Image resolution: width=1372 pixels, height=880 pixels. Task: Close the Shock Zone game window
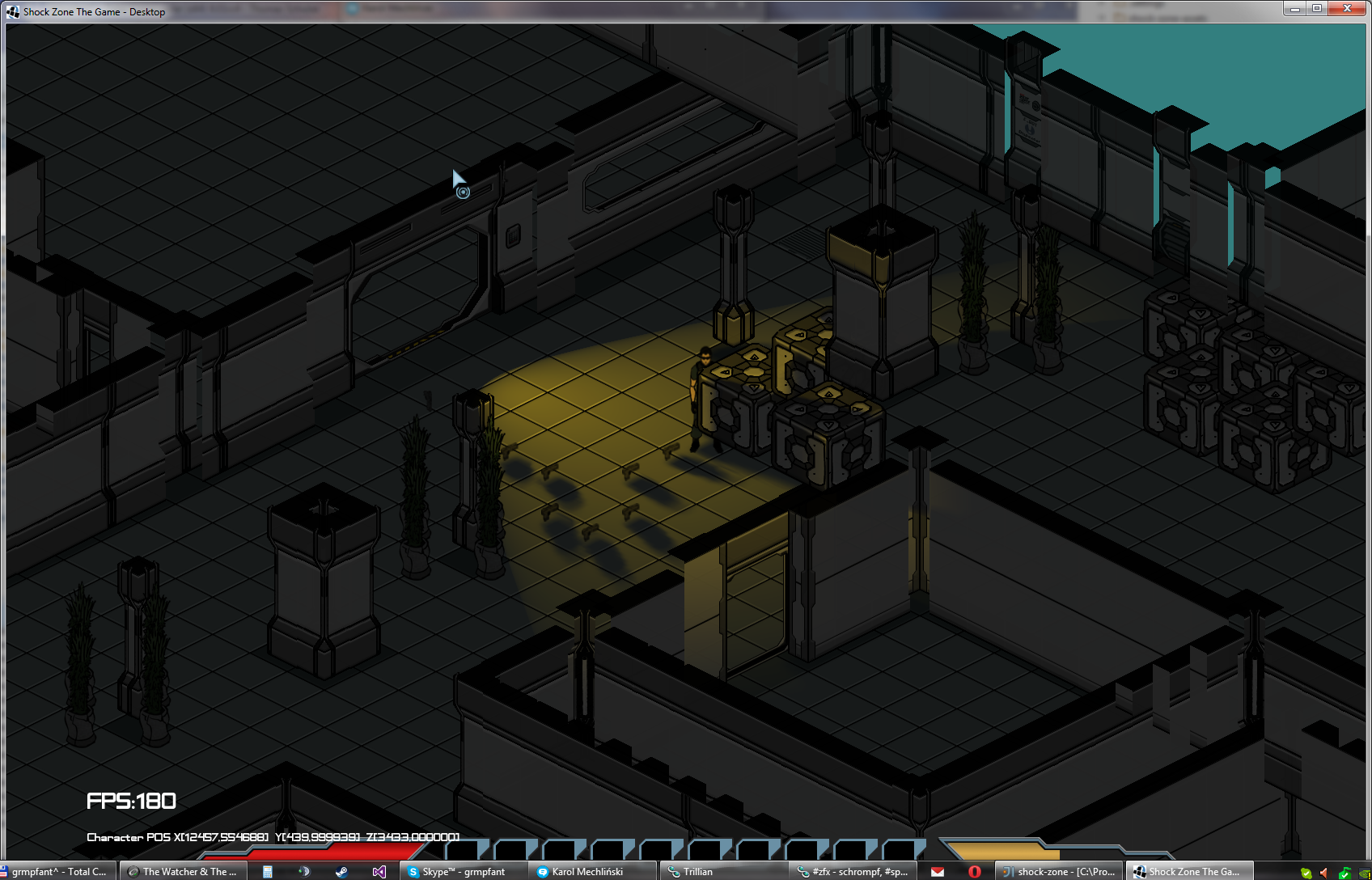coord(1347,8)
